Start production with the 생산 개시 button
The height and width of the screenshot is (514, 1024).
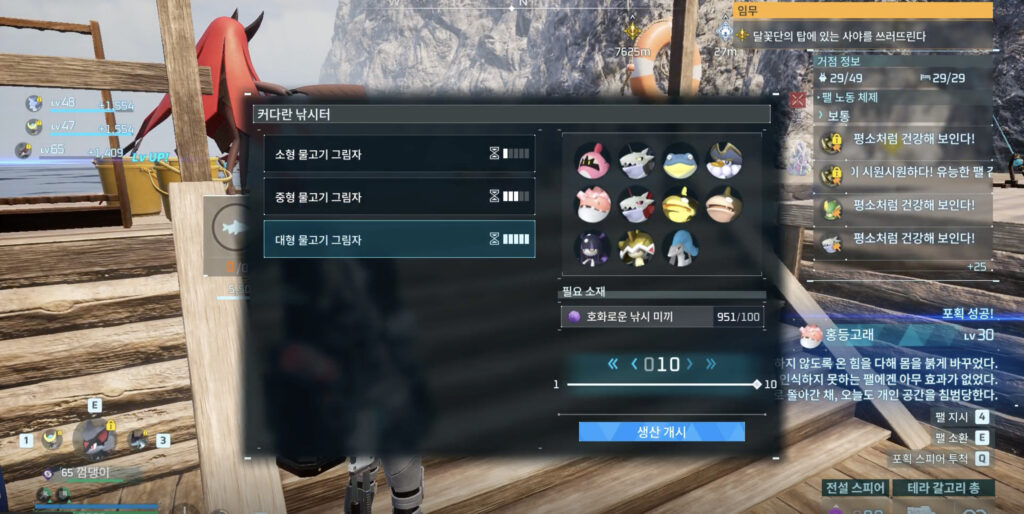tap(661, 431)
